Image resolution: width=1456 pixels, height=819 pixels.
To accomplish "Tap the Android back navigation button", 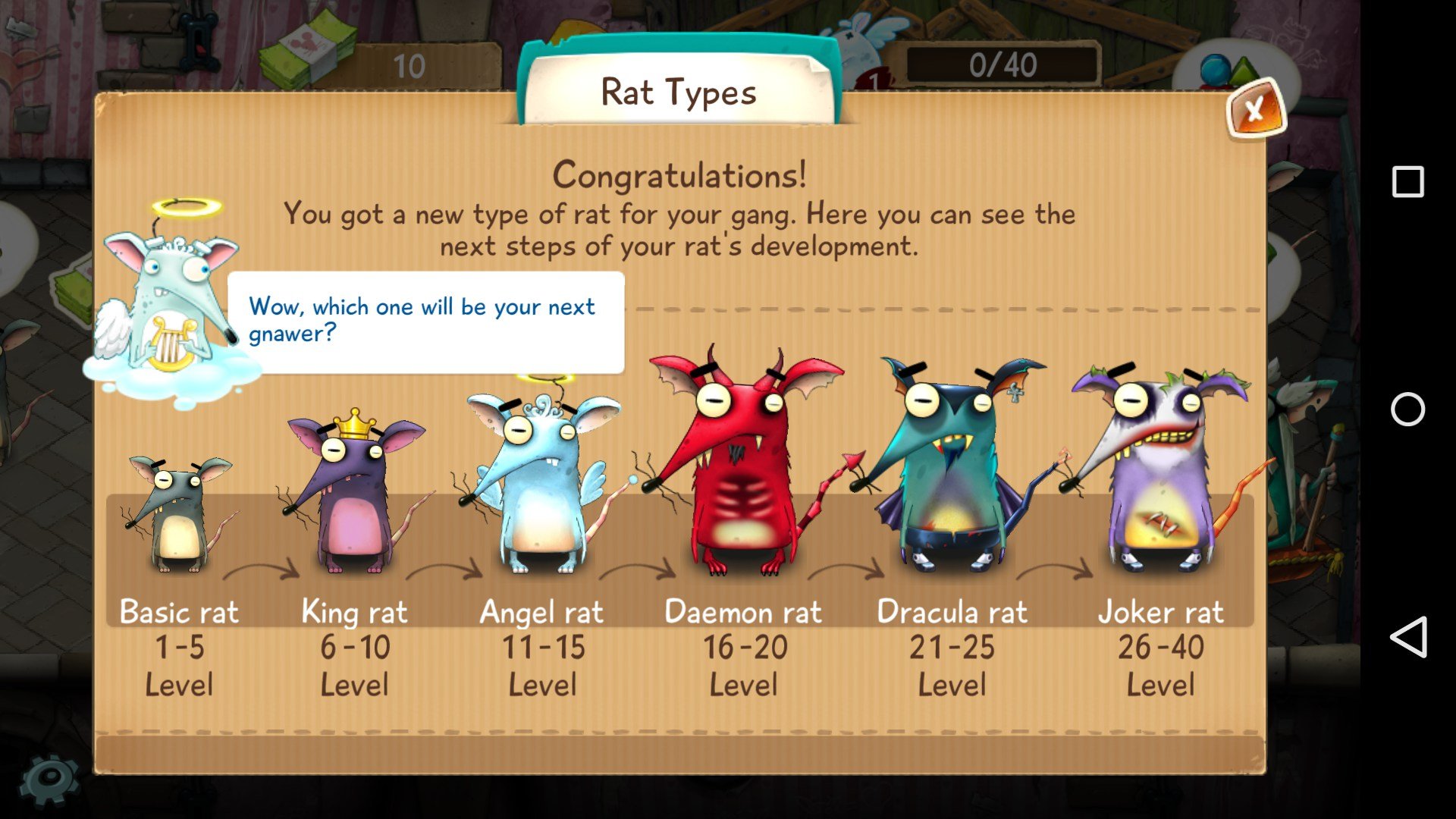I will (1407, 637).
